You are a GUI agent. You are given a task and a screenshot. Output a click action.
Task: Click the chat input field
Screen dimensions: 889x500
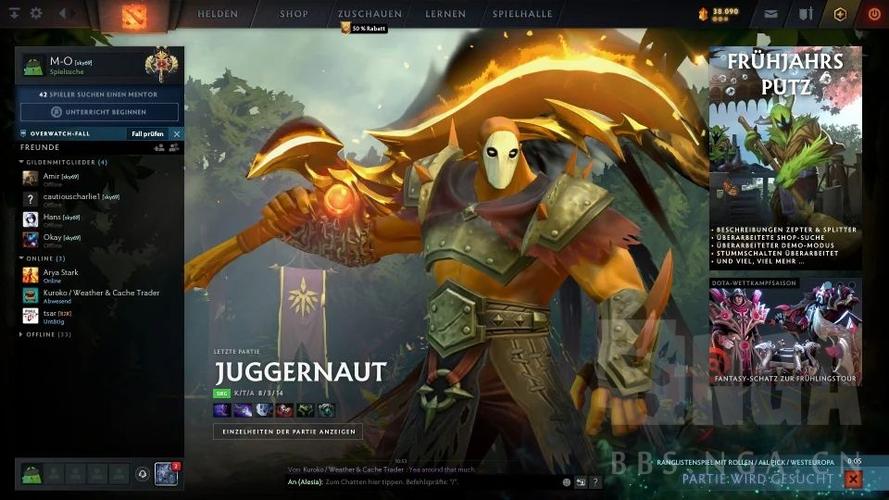tap(420, 481)
